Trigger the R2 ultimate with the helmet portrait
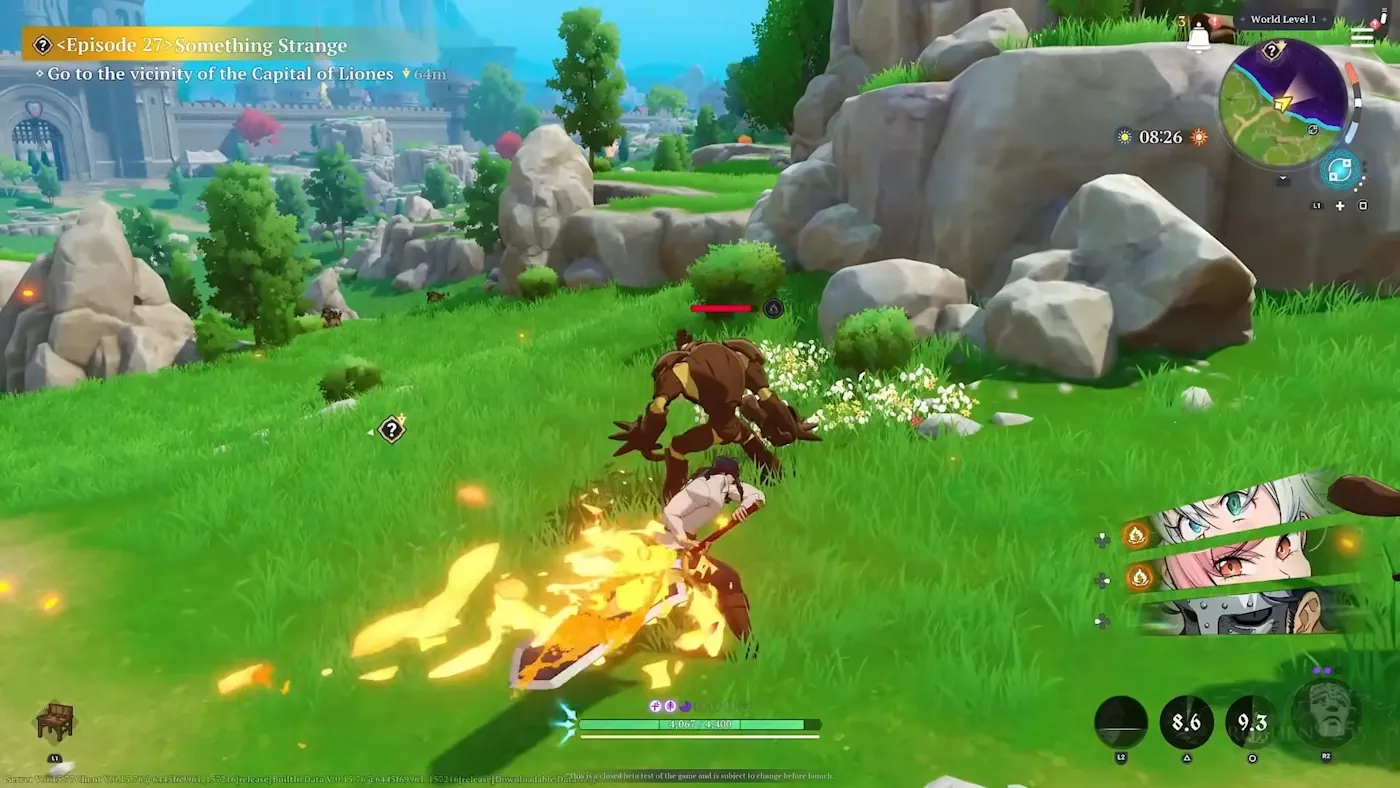 click(x=1326, y=716)
